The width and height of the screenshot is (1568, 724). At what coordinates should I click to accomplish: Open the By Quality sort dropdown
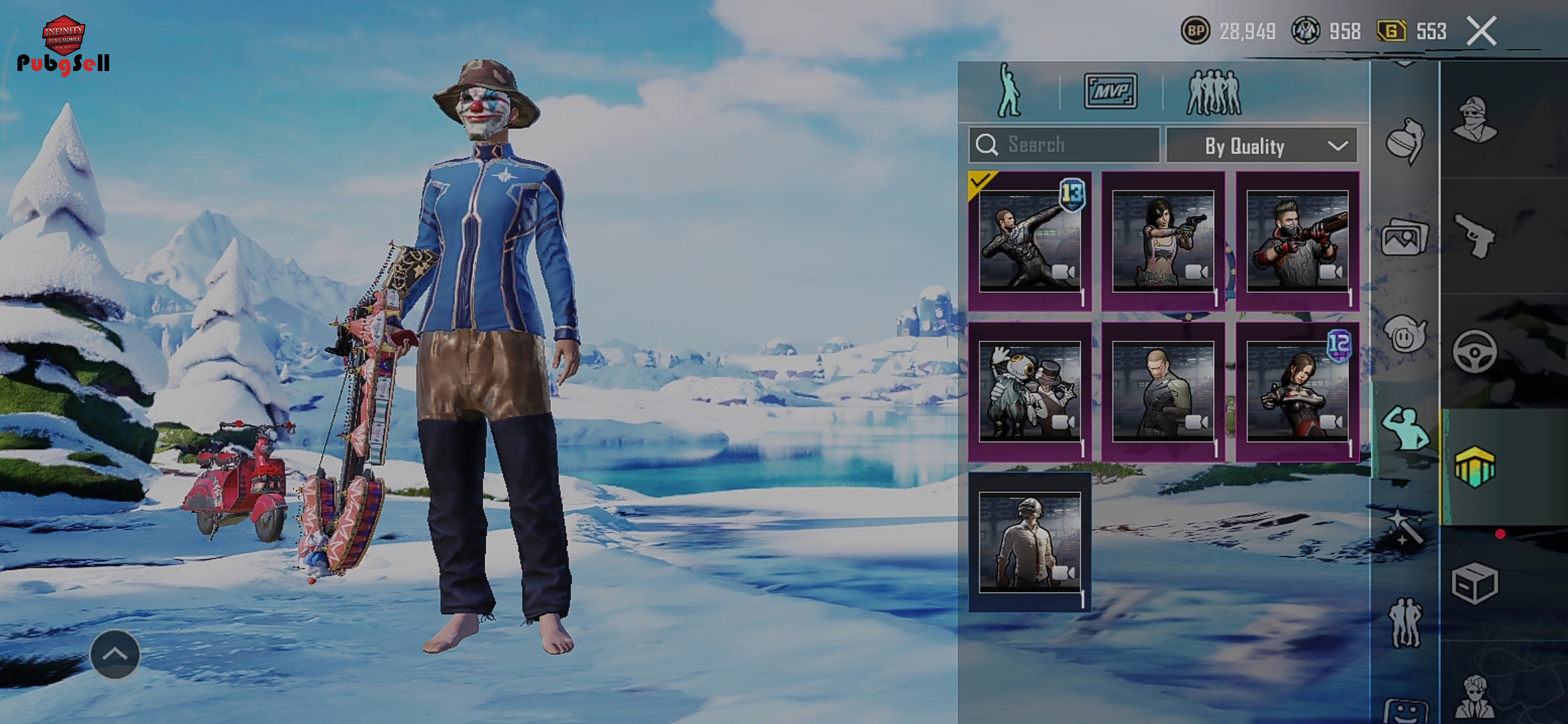point(1262,145)
